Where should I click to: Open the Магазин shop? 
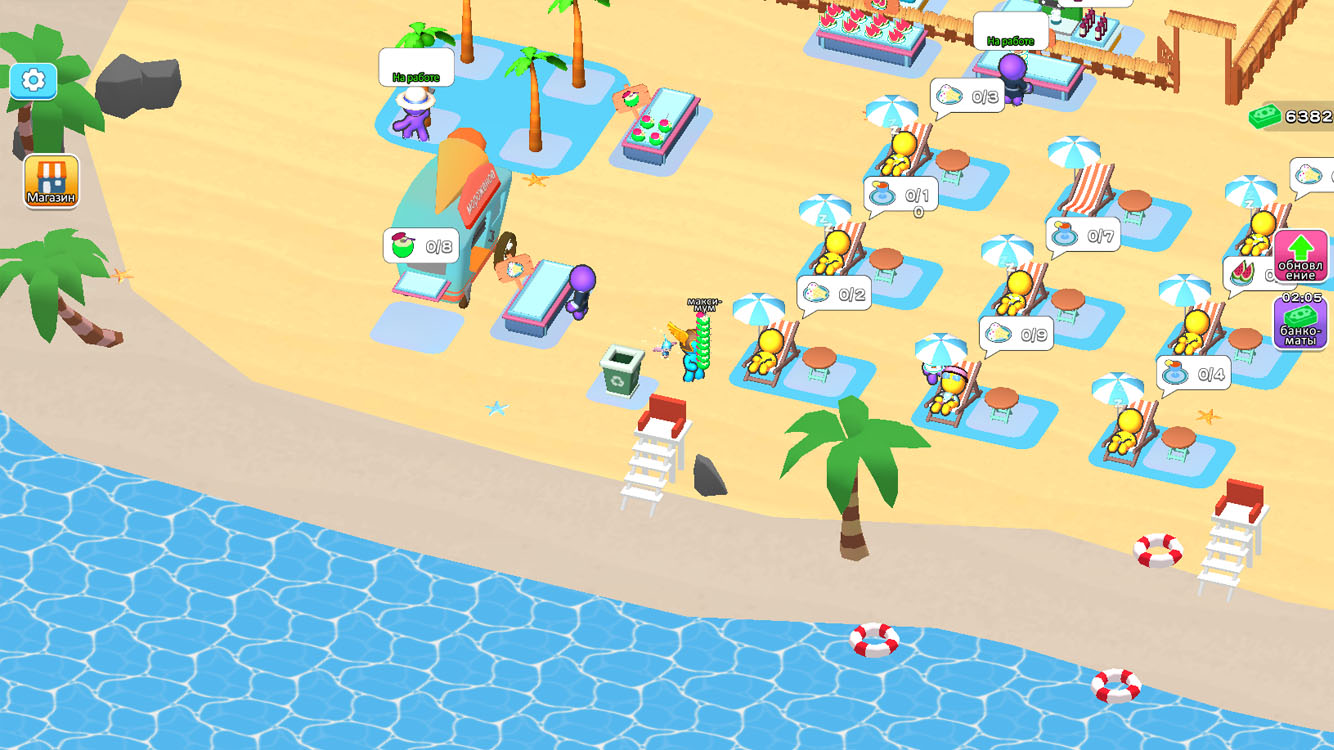[x=51, y=180]
